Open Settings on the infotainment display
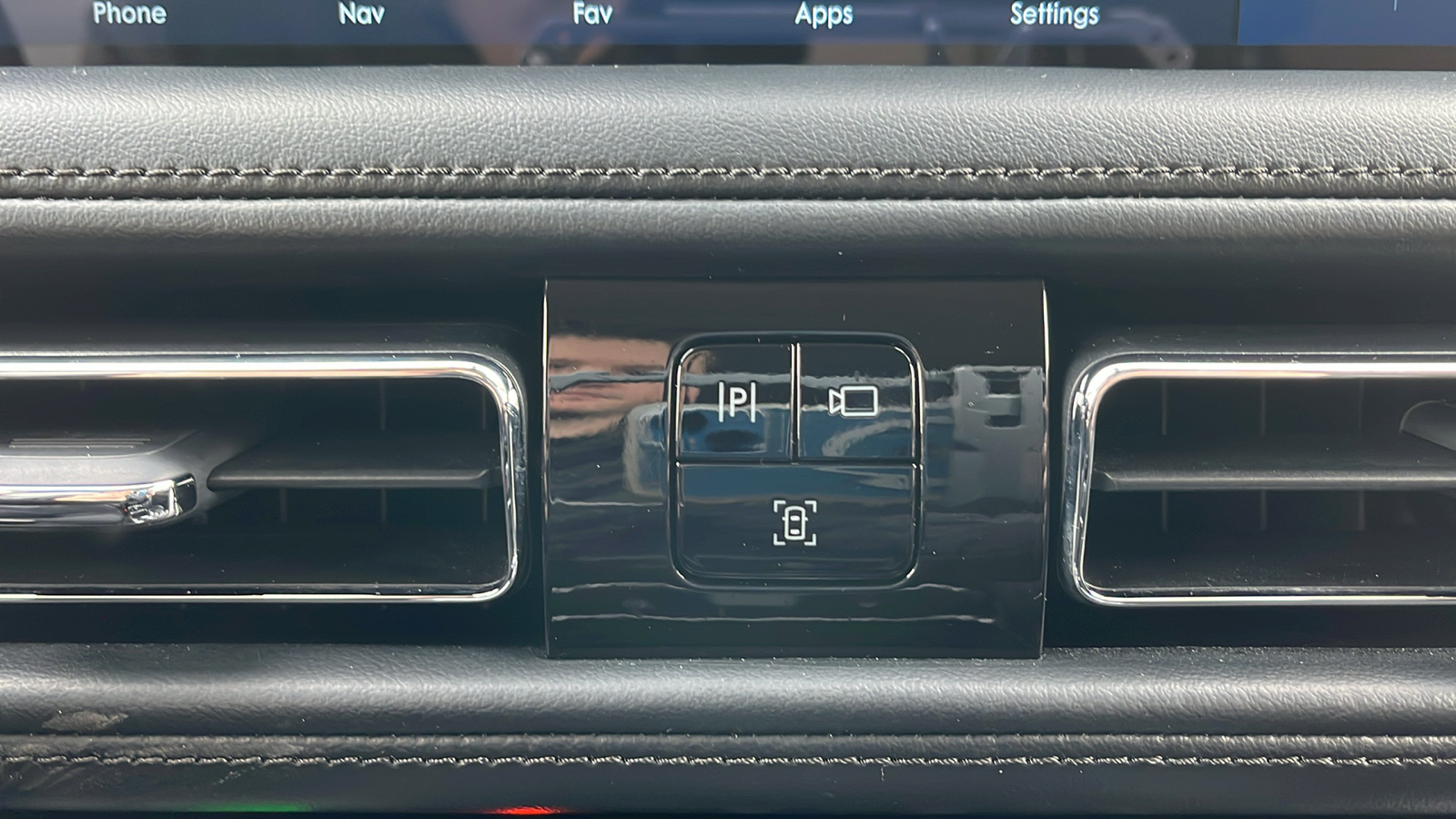This screenshot has height=819, width=1456. (1054, 14)
